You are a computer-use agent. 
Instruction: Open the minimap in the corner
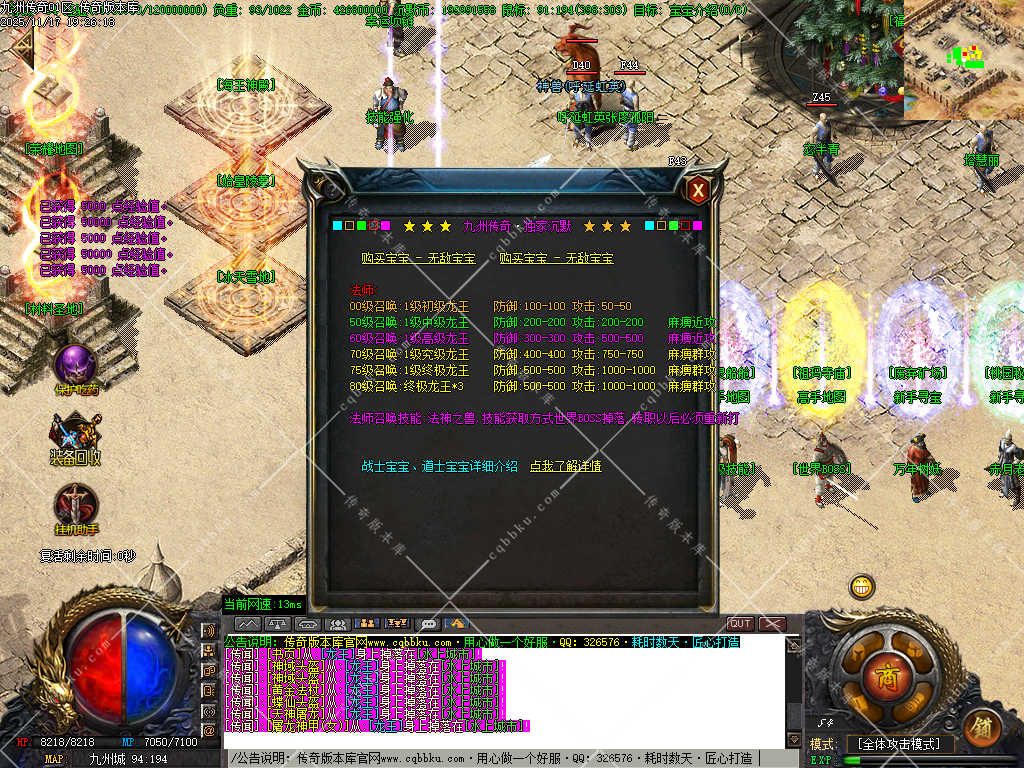[963, 60]
